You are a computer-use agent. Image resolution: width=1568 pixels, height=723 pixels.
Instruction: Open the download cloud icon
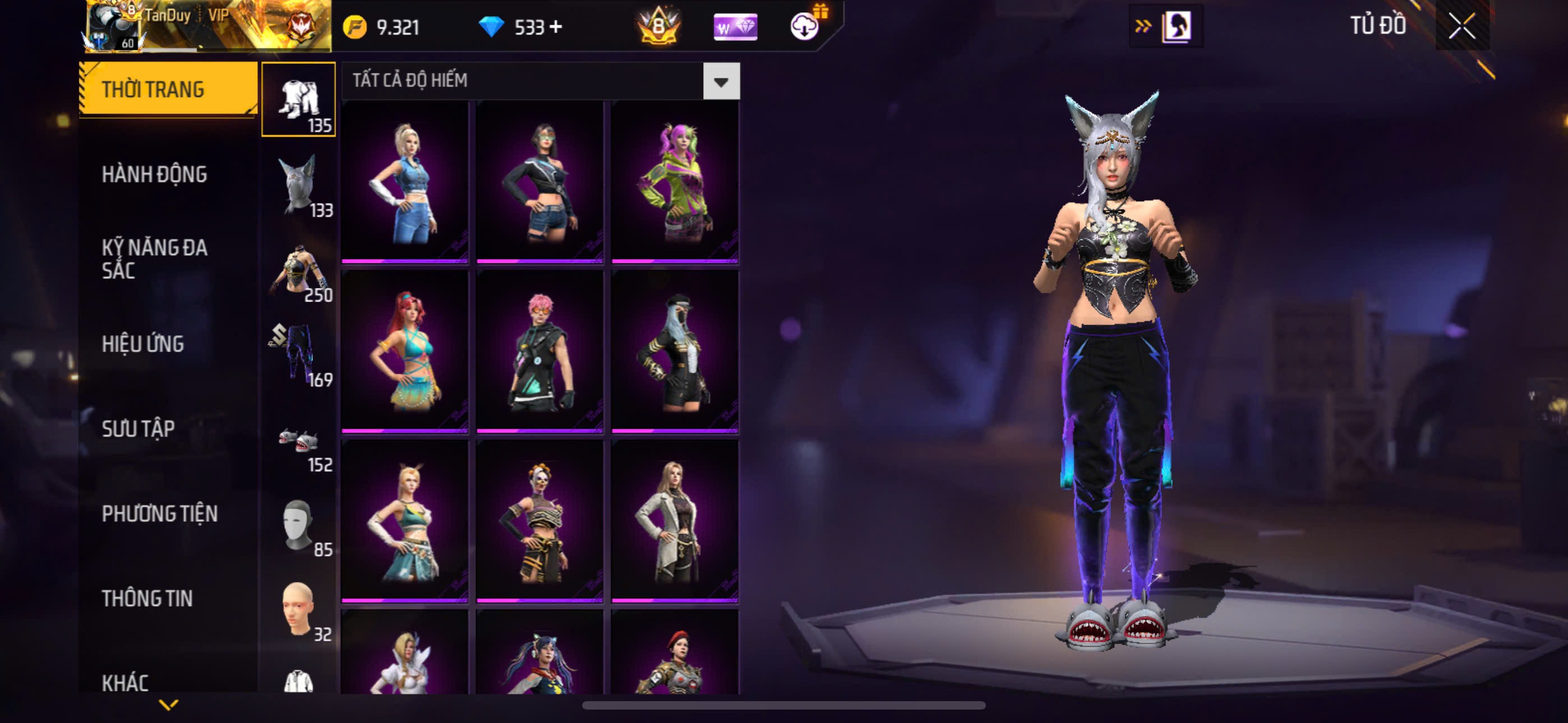tap(804, 26)
